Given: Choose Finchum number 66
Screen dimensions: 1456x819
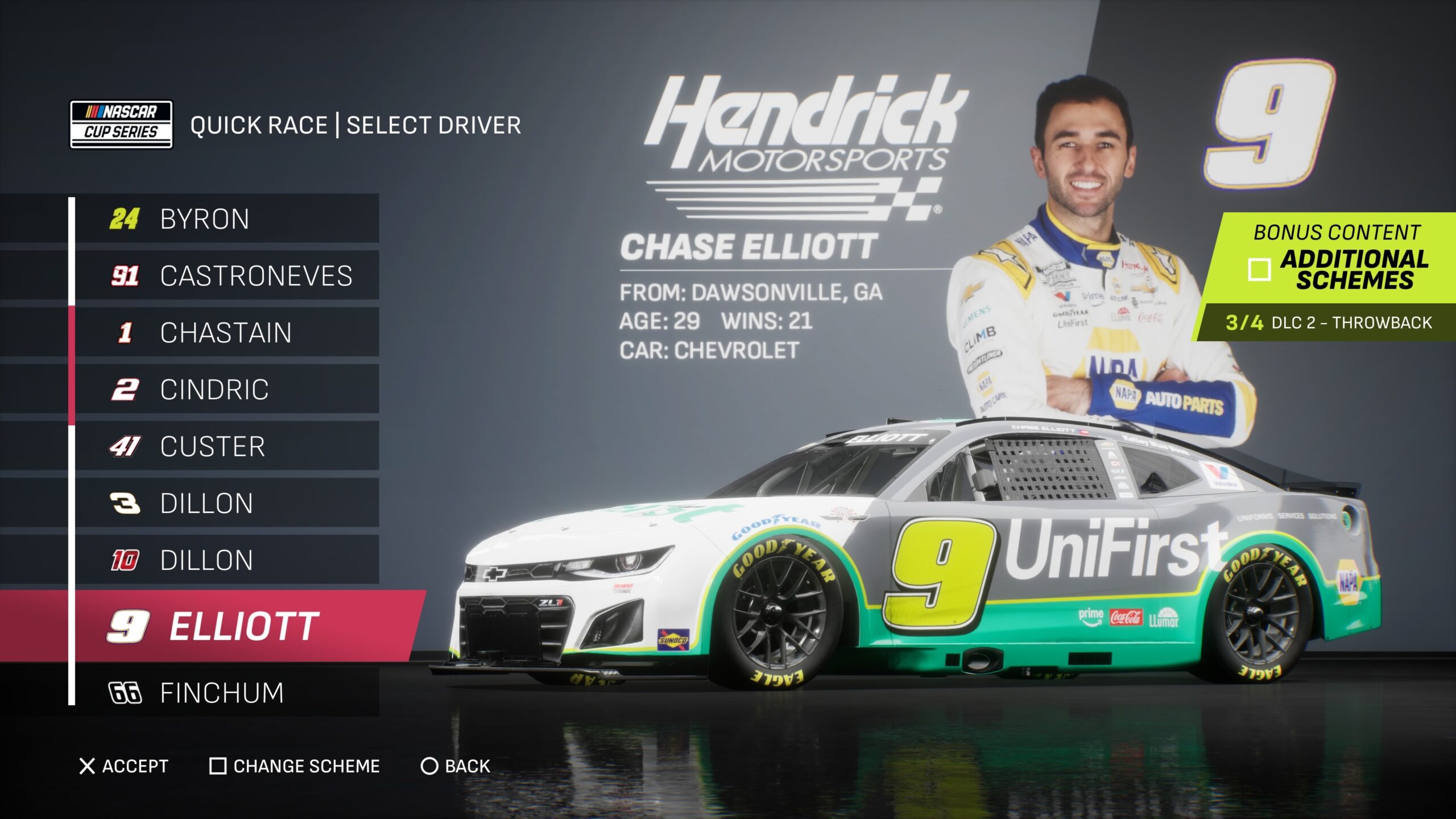Looking at the screenshot, I should (226, 693).
